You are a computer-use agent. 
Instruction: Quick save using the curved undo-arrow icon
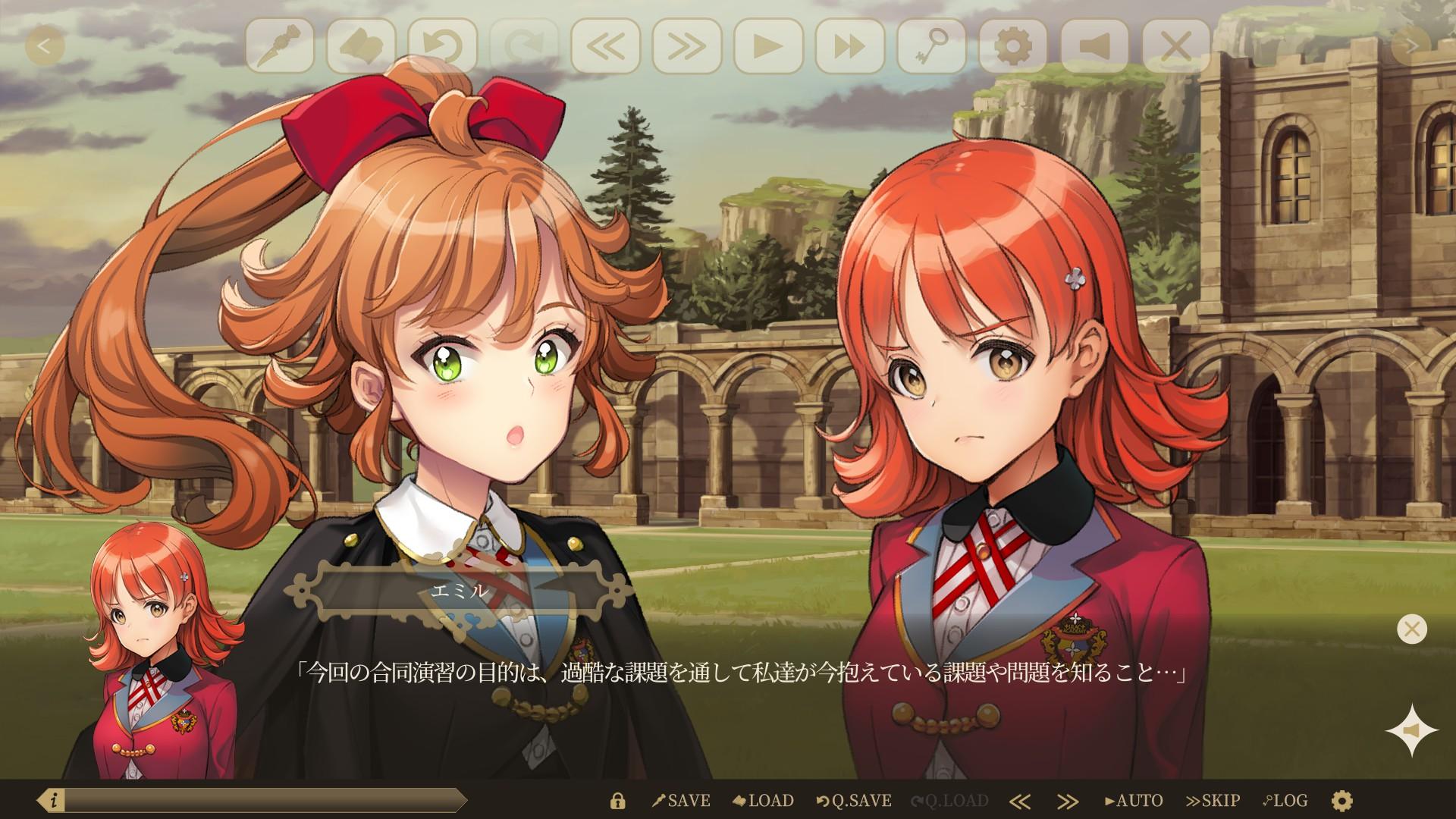444,45
